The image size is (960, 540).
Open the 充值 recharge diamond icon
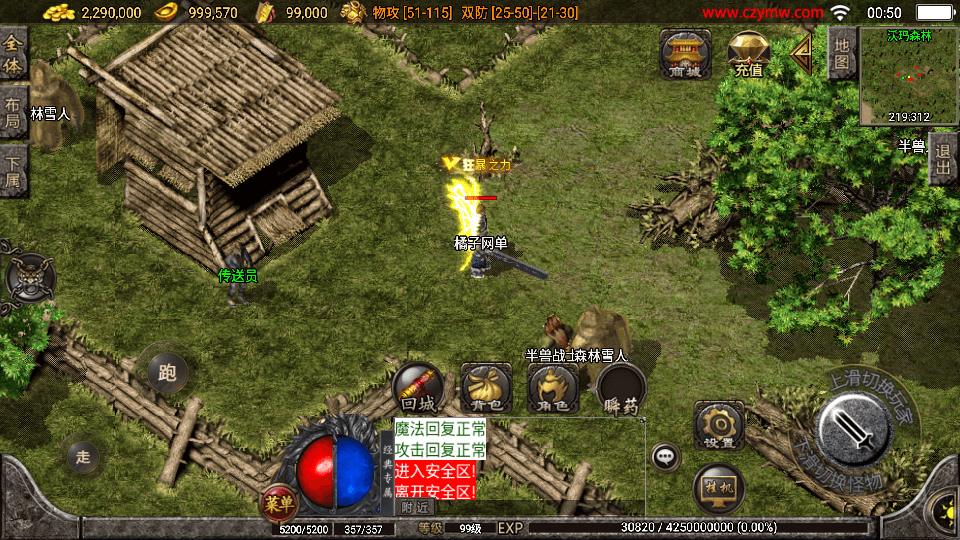[747, 54]
